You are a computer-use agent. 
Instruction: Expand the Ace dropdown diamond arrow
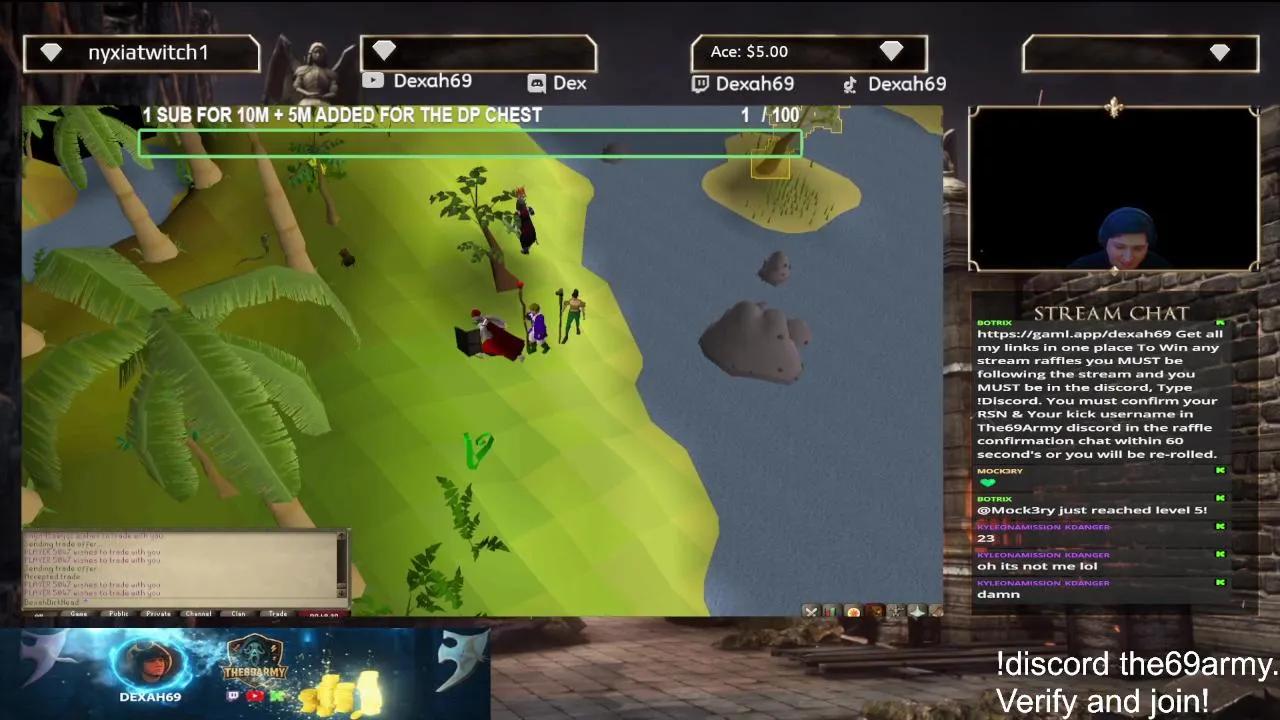pyautogui.click(x=892, y=52)
